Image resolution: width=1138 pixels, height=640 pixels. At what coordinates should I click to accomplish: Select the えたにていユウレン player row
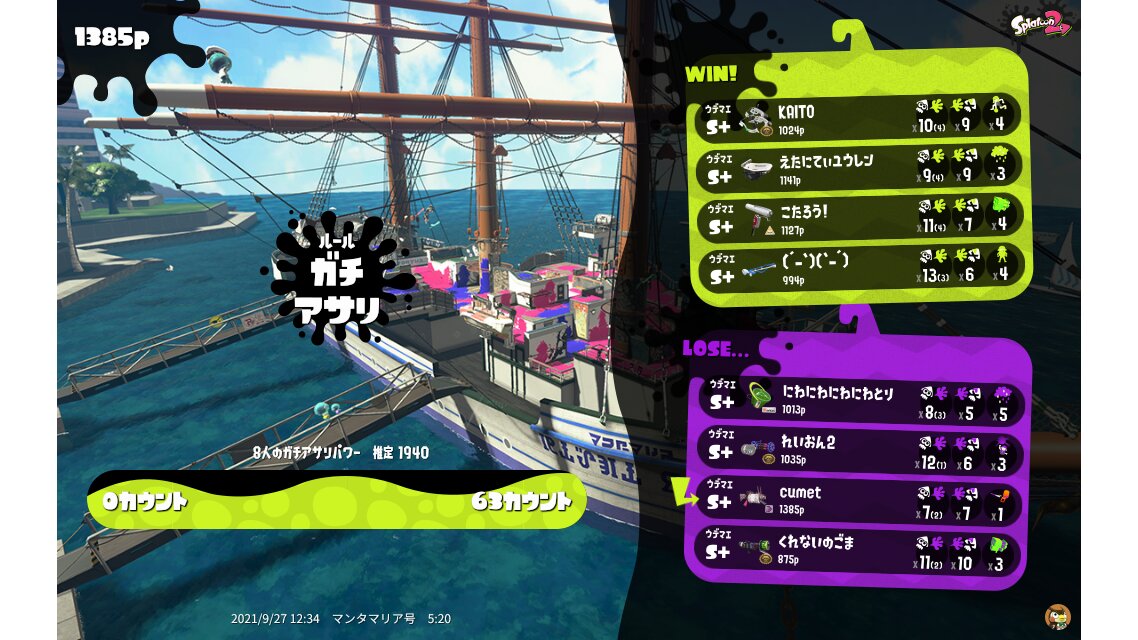(x=860, y=167)
